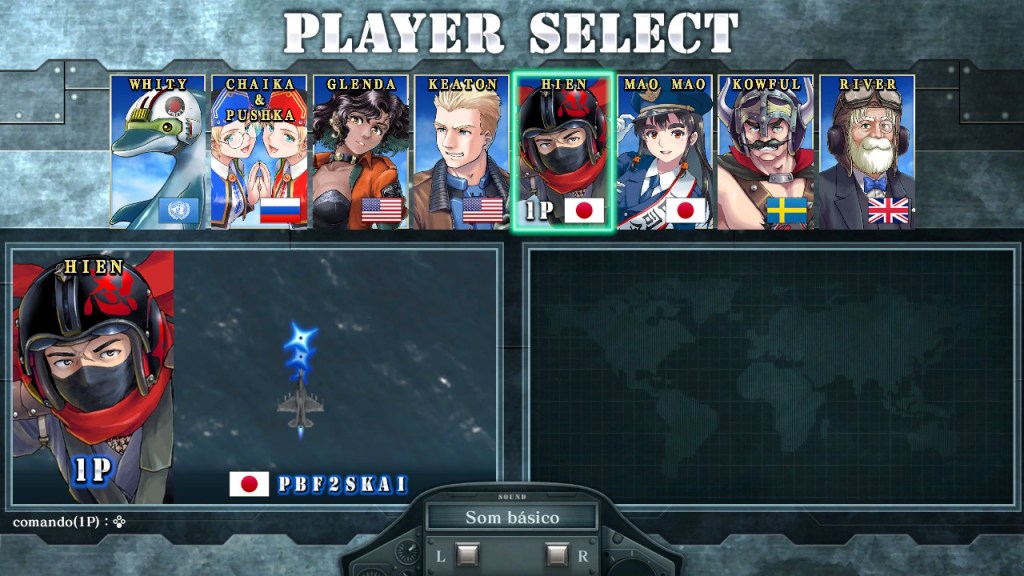Choose Chaika & Pushka character tile

point(258,152)
